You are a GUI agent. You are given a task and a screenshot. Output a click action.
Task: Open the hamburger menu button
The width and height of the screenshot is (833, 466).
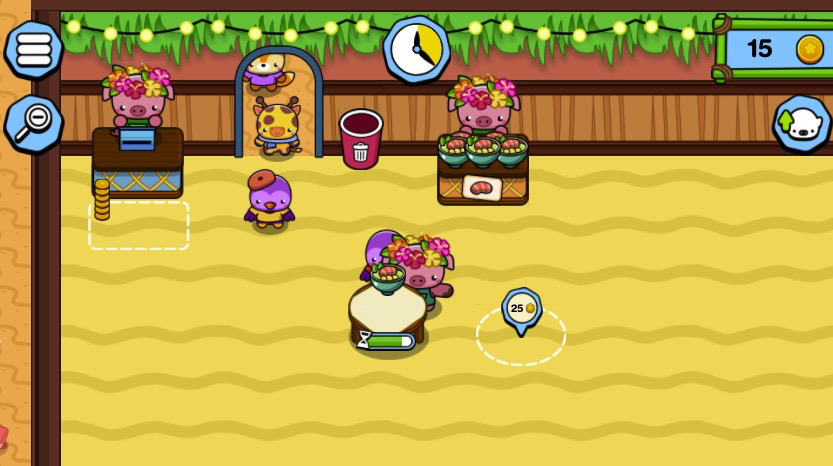coord(33,48)
